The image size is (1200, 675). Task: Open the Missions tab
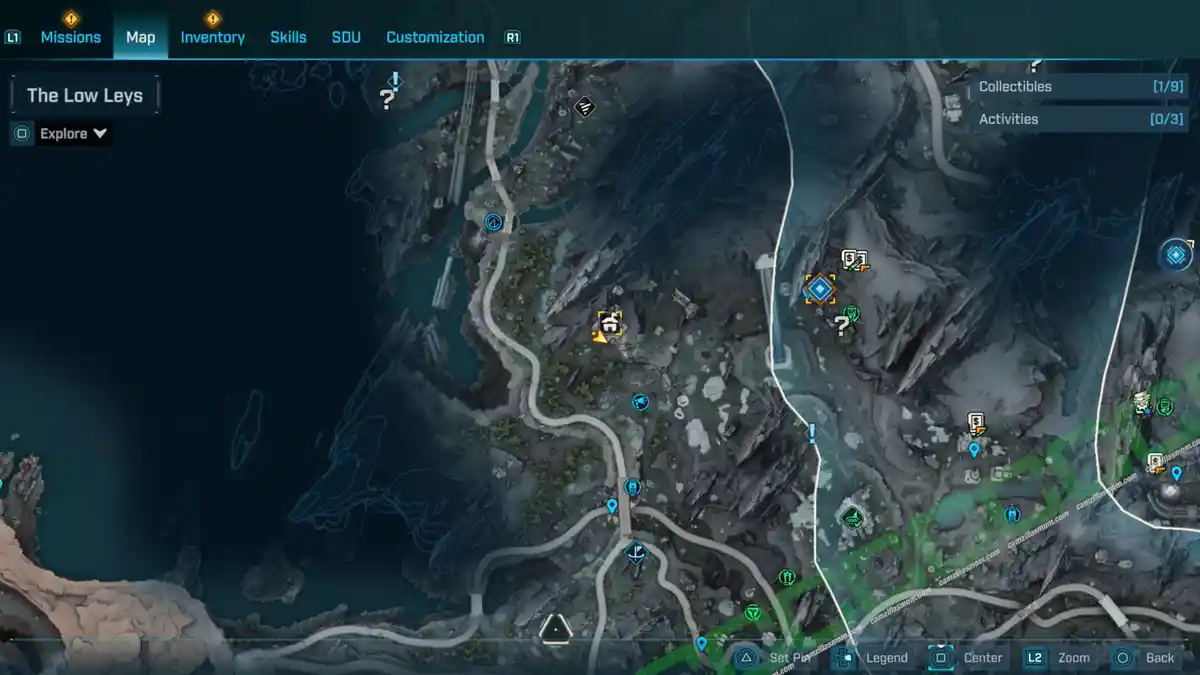click(x=70, y=37)
